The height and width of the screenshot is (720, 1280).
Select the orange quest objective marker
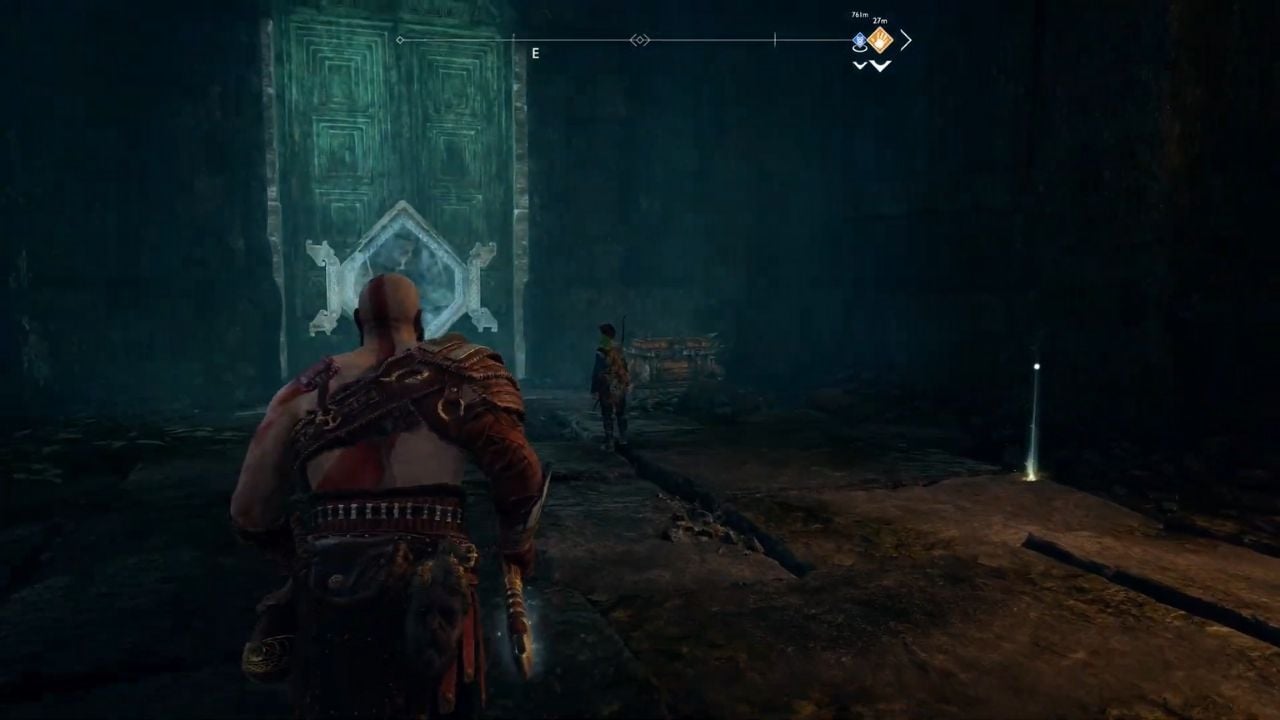pos(880,40)
